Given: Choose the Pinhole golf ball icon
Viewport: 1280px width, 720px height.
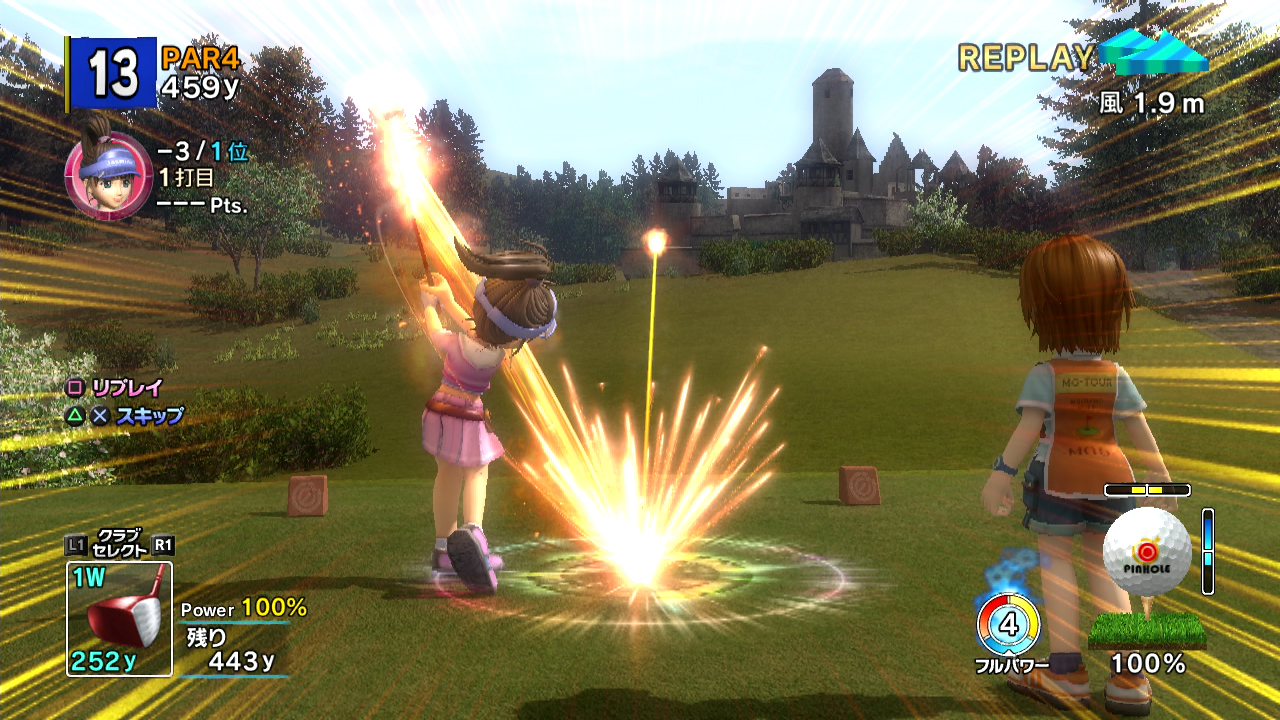Looking at the screenshot, I should pyautogui.click(x=1147, y=551).
